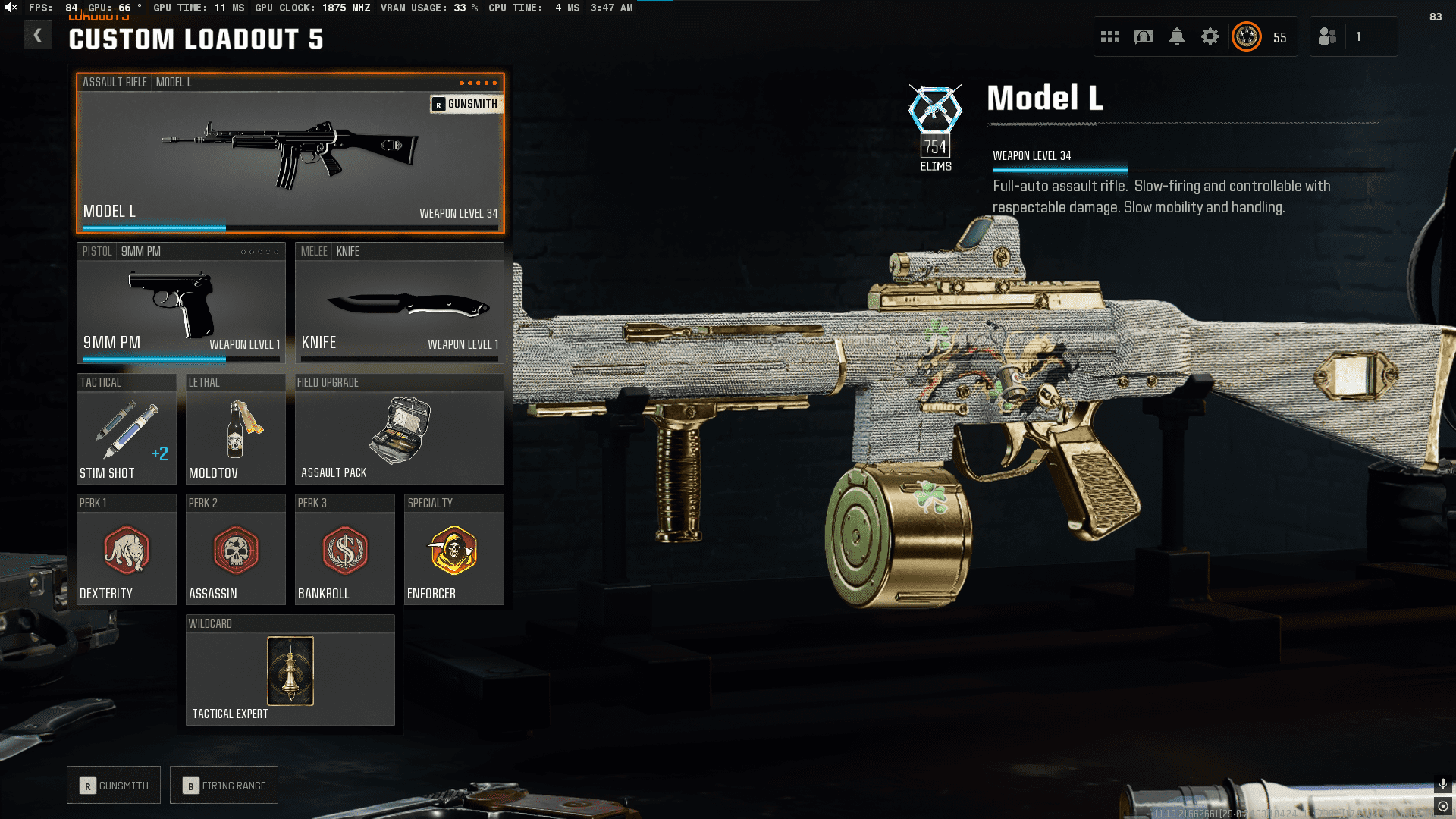Select the Dexterity perk slot
1456x819 pixels.
point(126,551)
